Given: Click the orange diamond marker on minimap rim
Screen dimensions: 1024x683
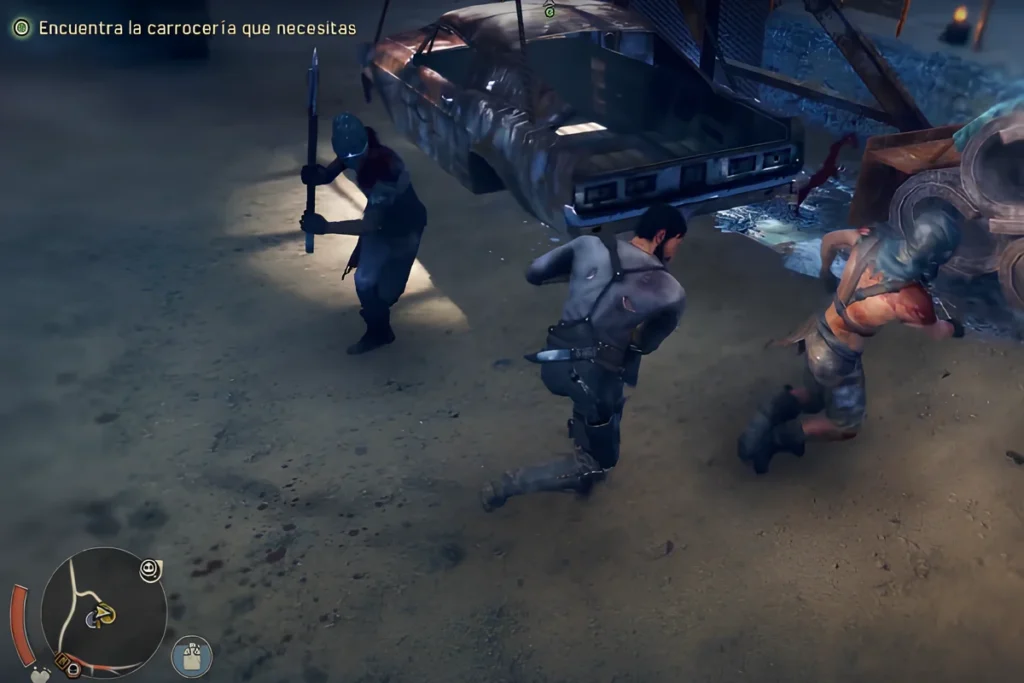Looking at the screenshot, I should pos(62,662).
